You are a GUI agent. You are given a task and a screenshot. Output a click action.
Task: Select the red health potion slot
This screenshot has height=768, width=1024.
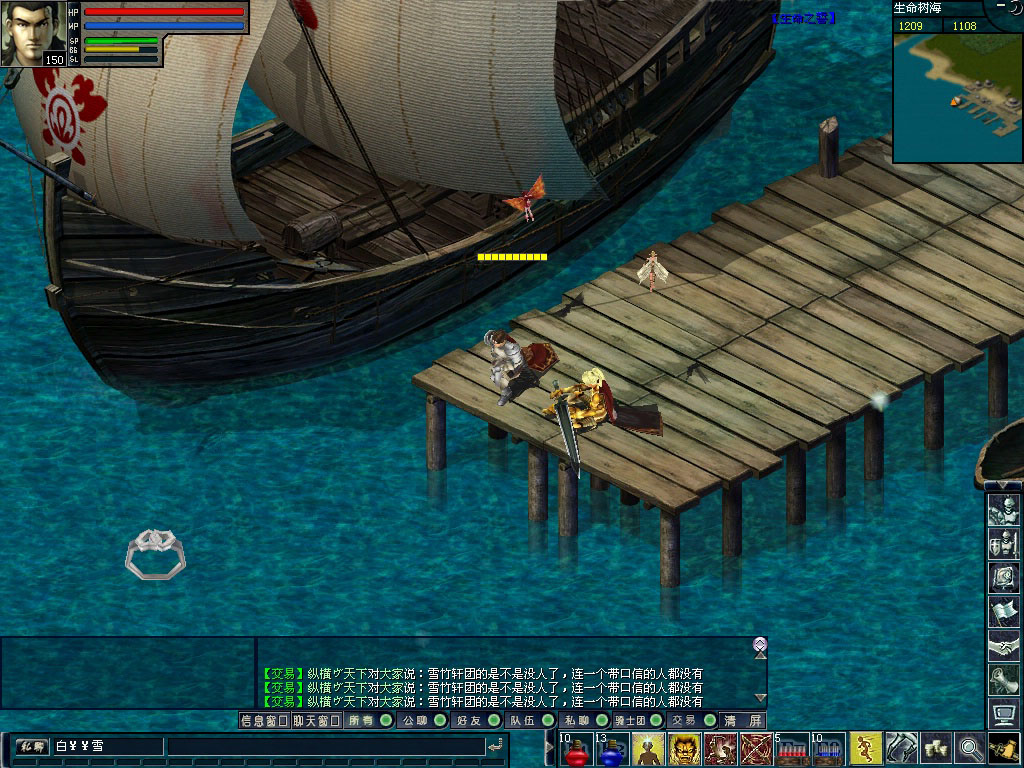[x=575, y=749]
